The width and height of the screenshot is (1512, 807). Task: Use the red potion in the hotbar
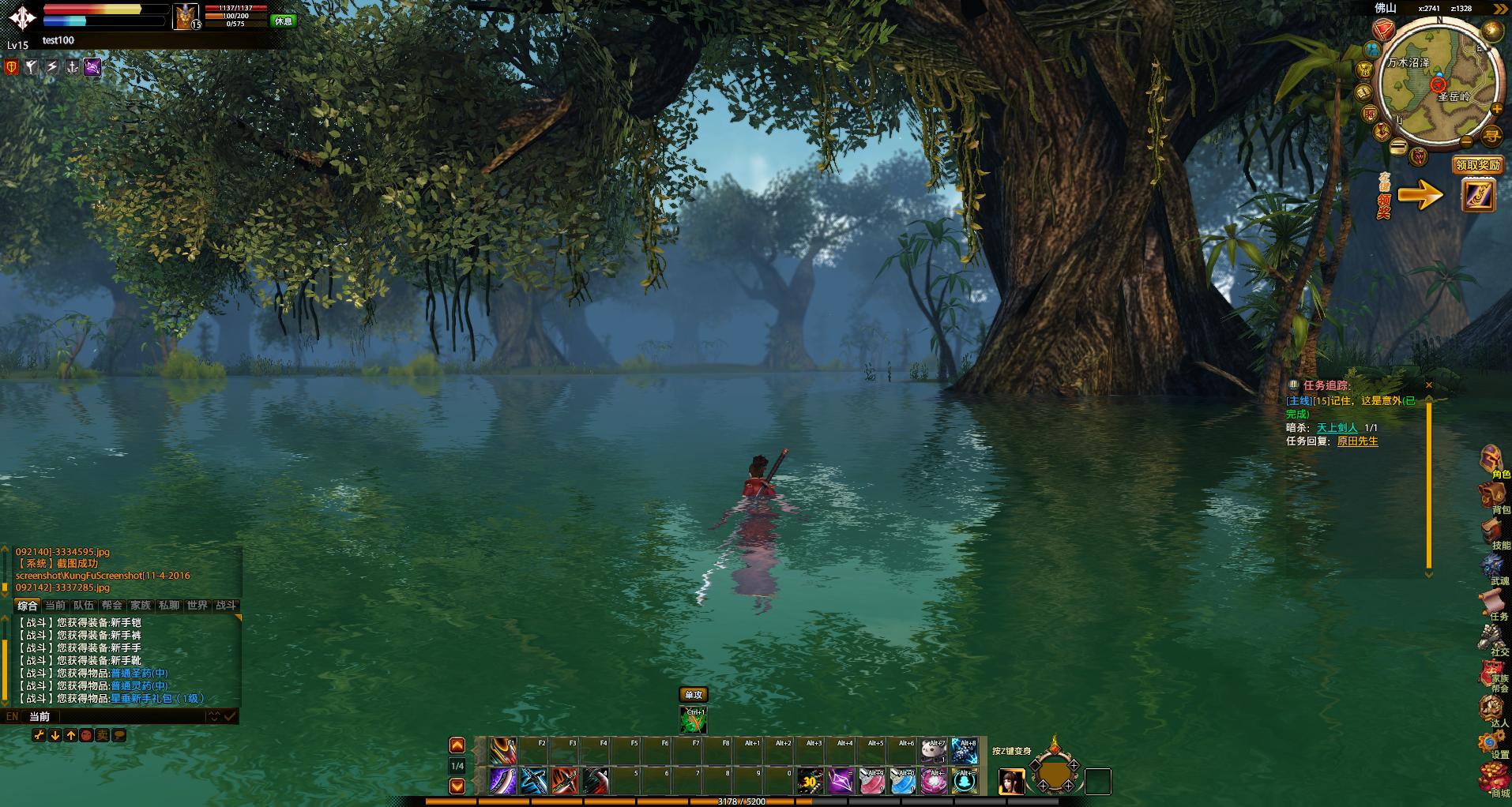tap(871, 782)
